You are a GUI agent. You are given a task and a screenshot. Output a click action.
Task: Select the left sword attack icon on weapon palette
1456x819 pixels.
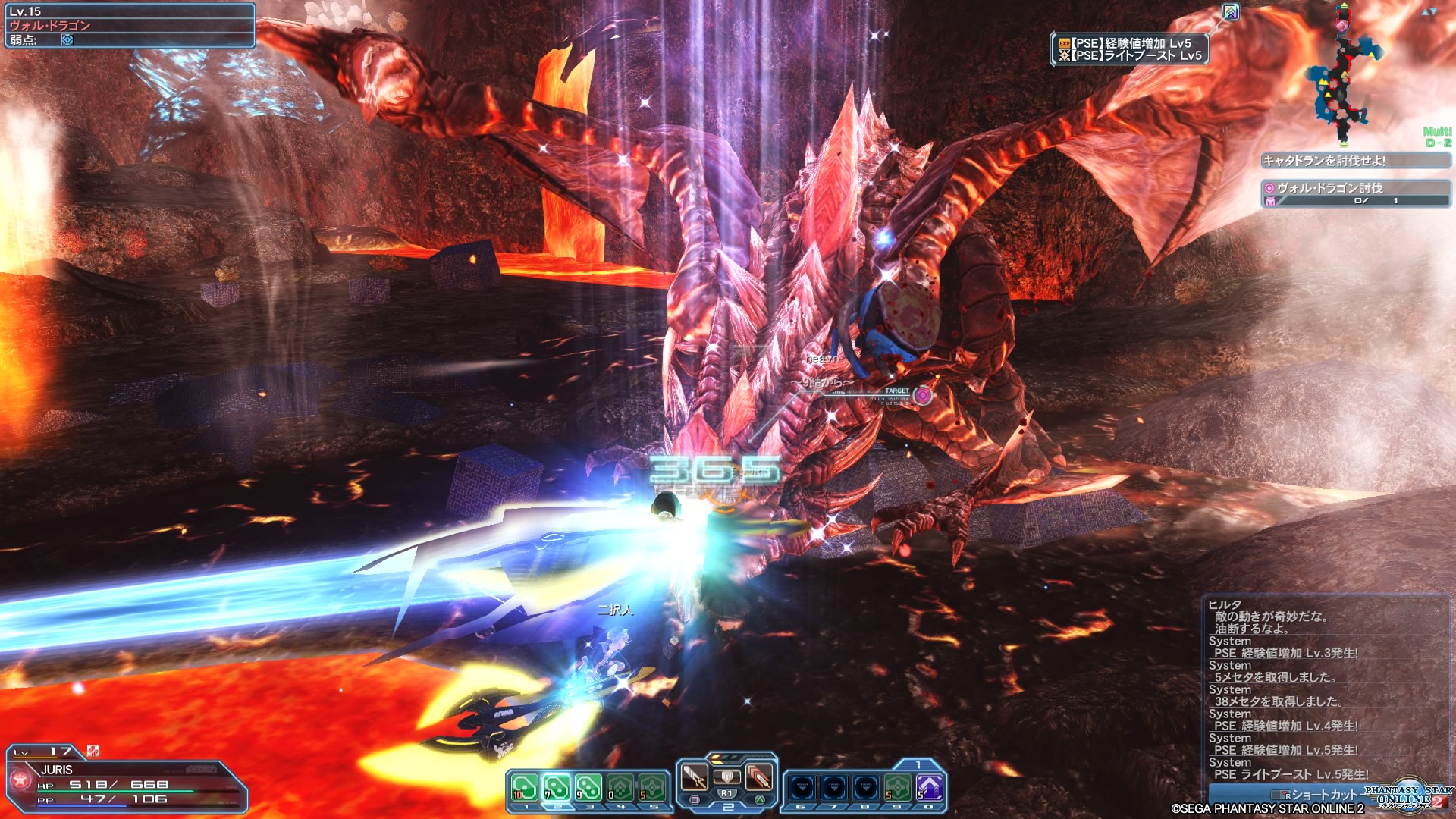coord(695,777)
